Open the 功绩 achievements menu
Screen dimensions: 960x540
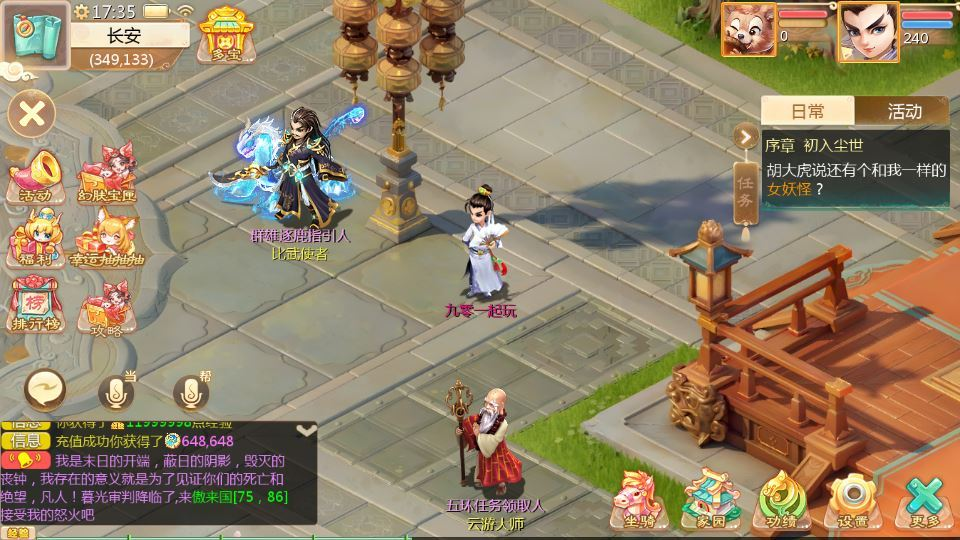pos(781,498)
